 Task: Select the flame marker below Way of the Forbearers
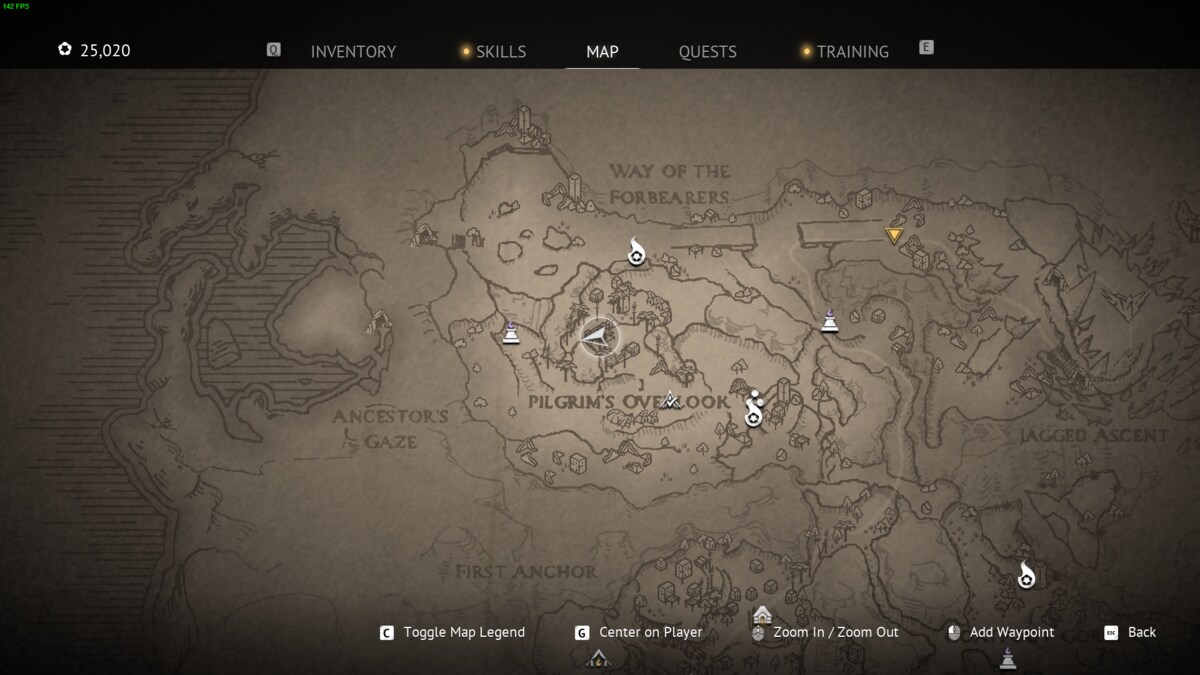click(x=636, y=253)
